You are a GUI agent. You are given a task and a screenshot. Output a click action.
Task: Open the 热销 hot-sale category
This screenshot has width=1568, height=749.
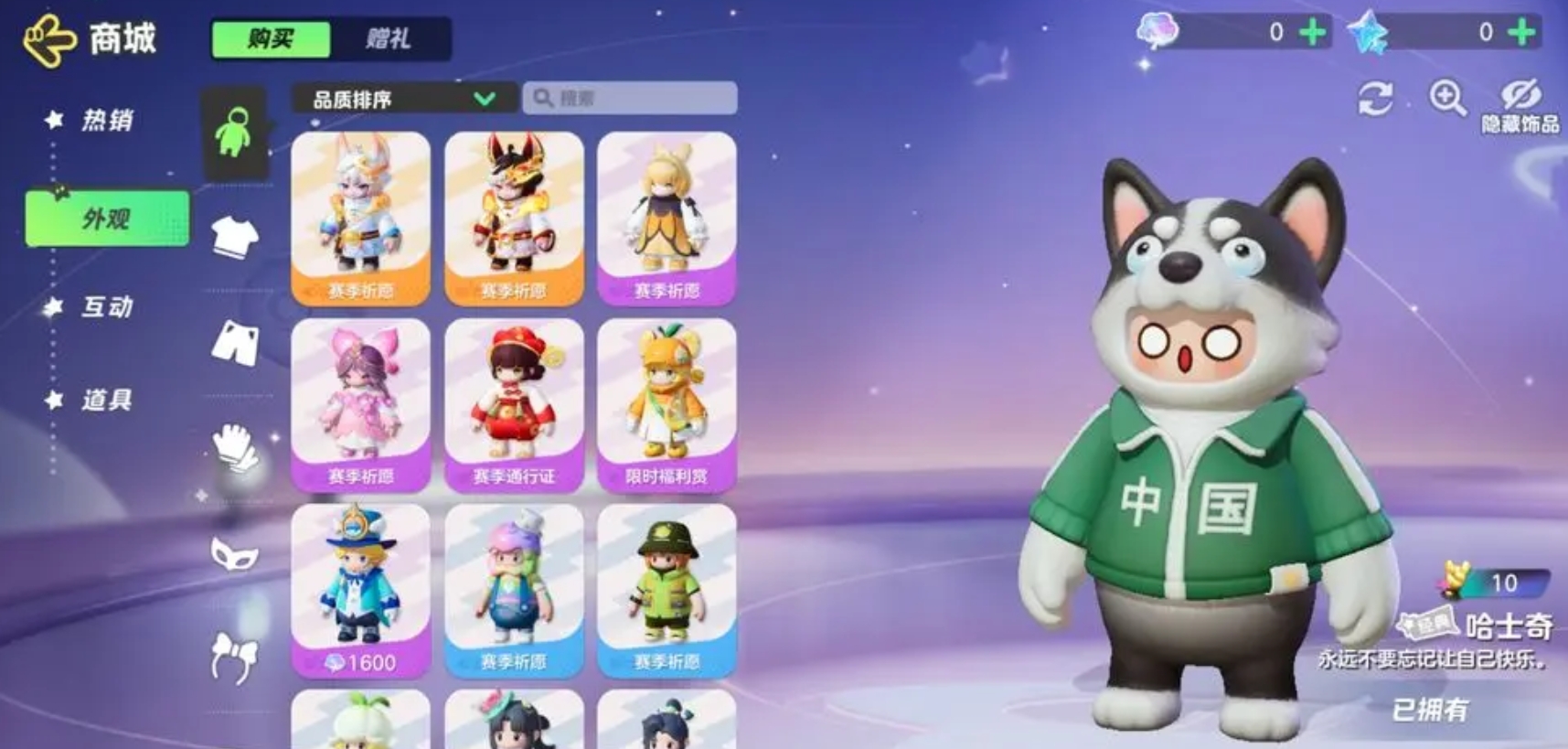click(106, 120)
